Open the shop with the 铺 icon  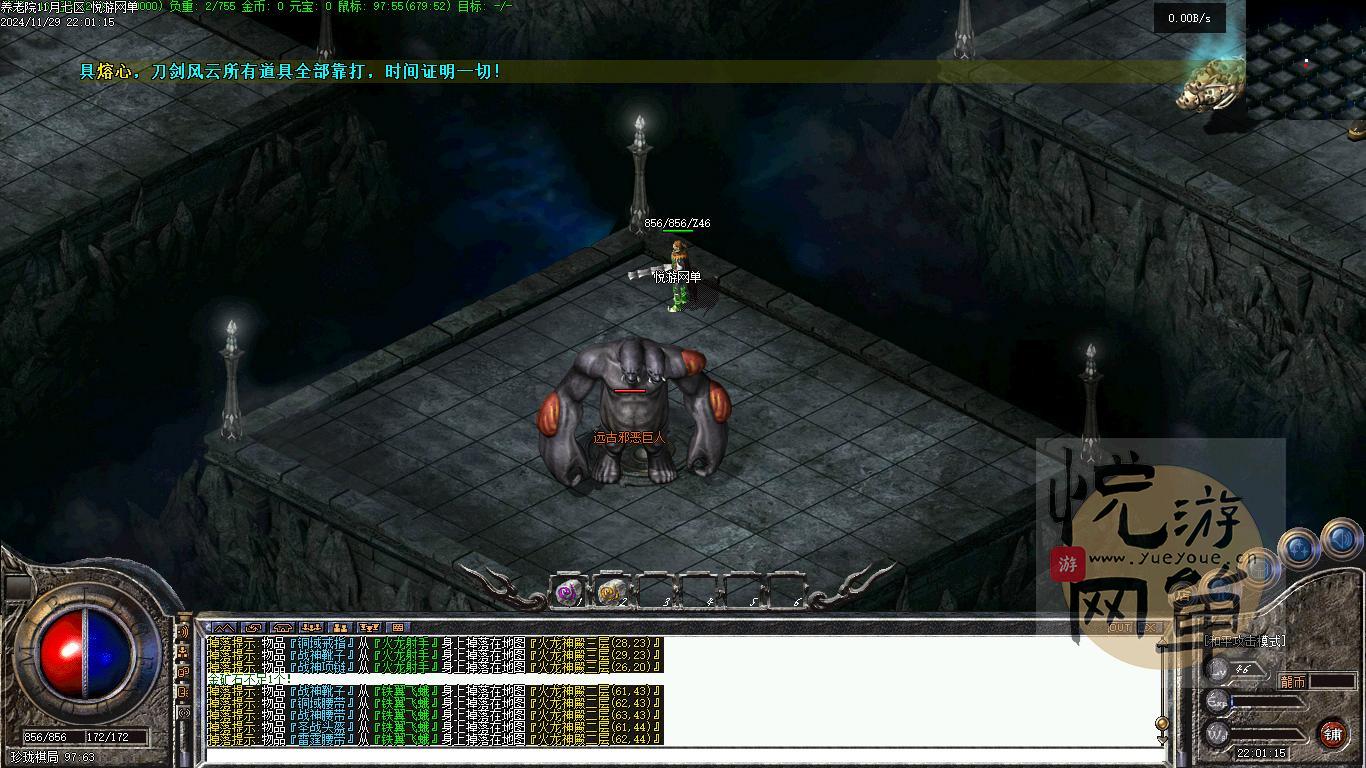(1334, 732)
